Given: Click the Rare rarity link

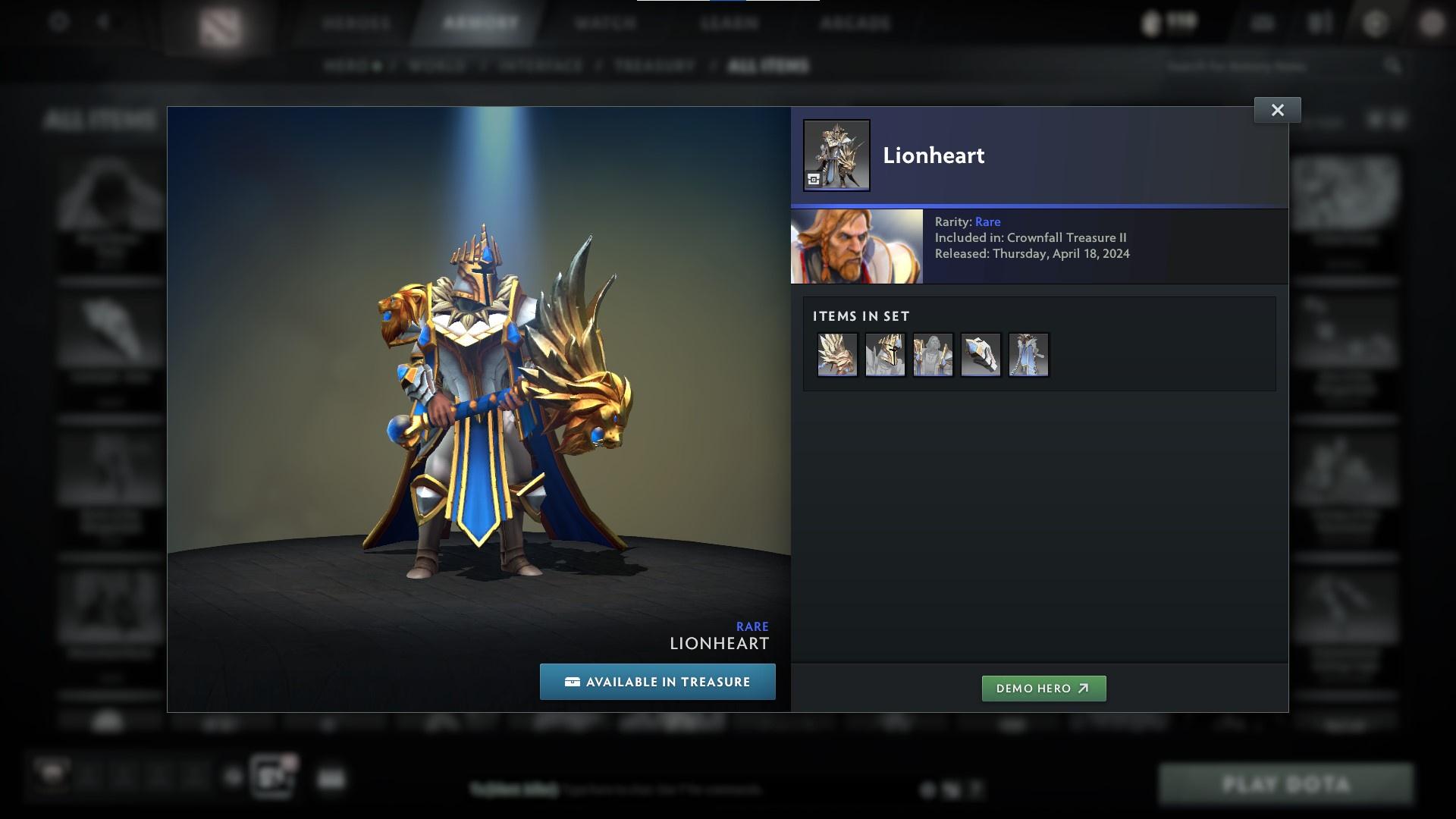Looking at the screenshot, I should pyautogui.click(x=988, y=221).
